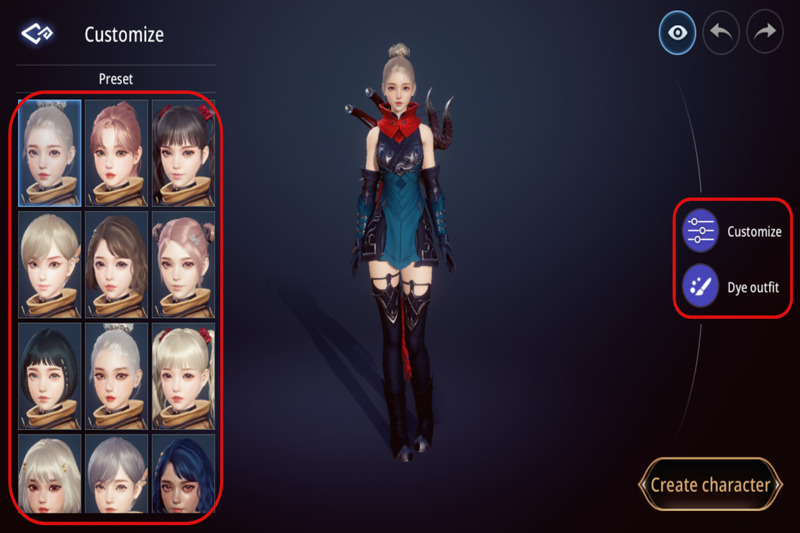Screen dimensions: 800x533
Task: Redo the last change
Action: click(765, 33)
